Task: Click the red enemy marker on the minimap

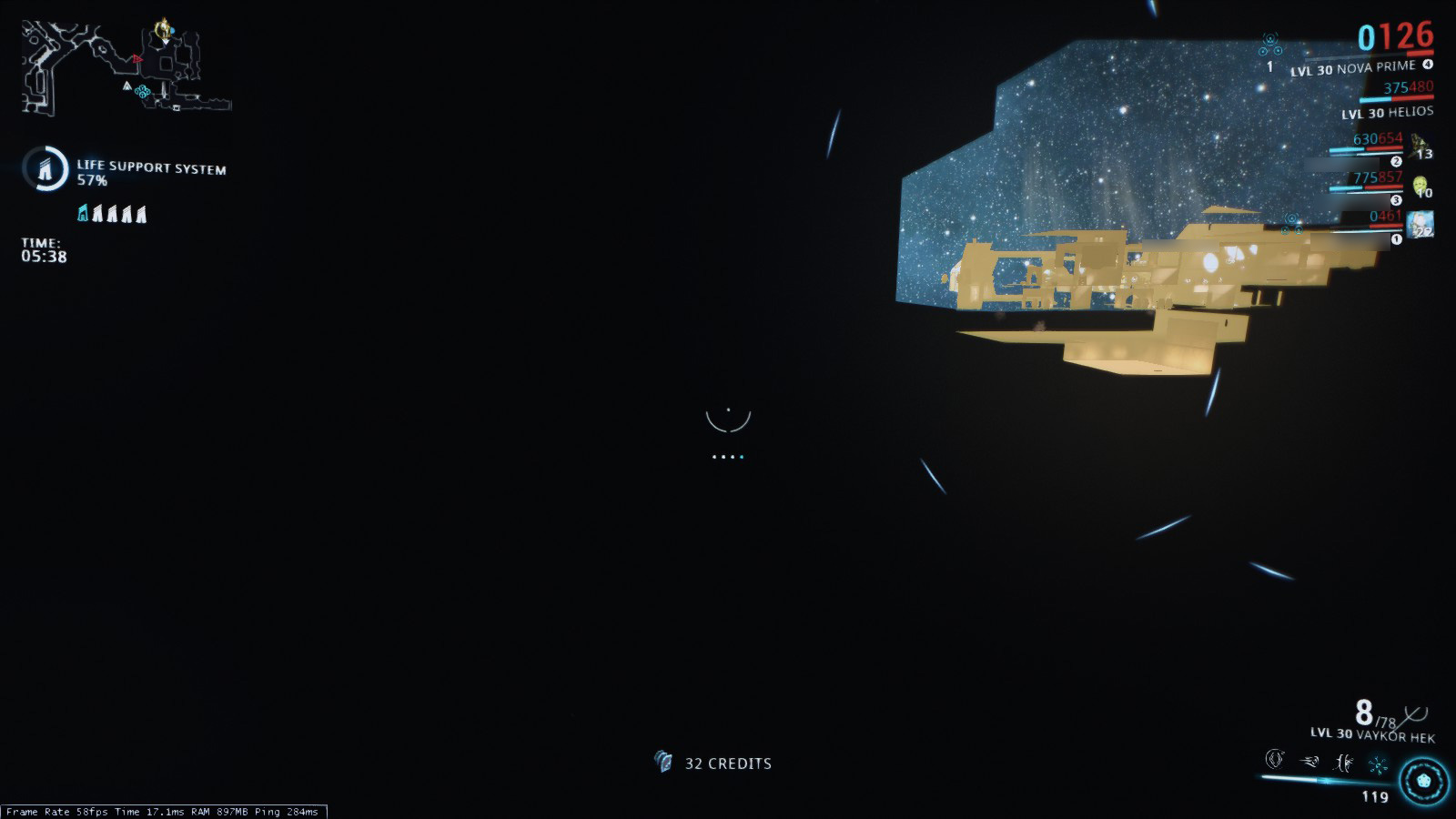Action: [137, 59]
